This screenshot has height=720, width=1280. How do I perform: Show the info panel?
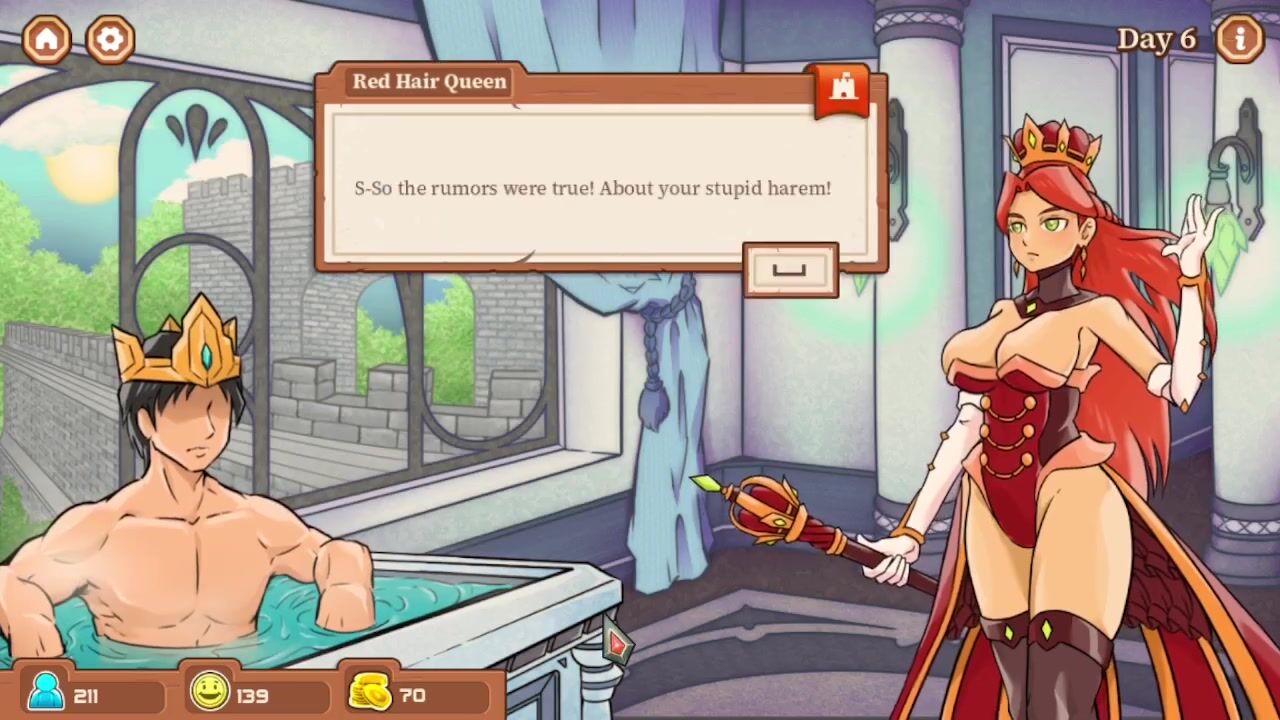point(1241,39)
